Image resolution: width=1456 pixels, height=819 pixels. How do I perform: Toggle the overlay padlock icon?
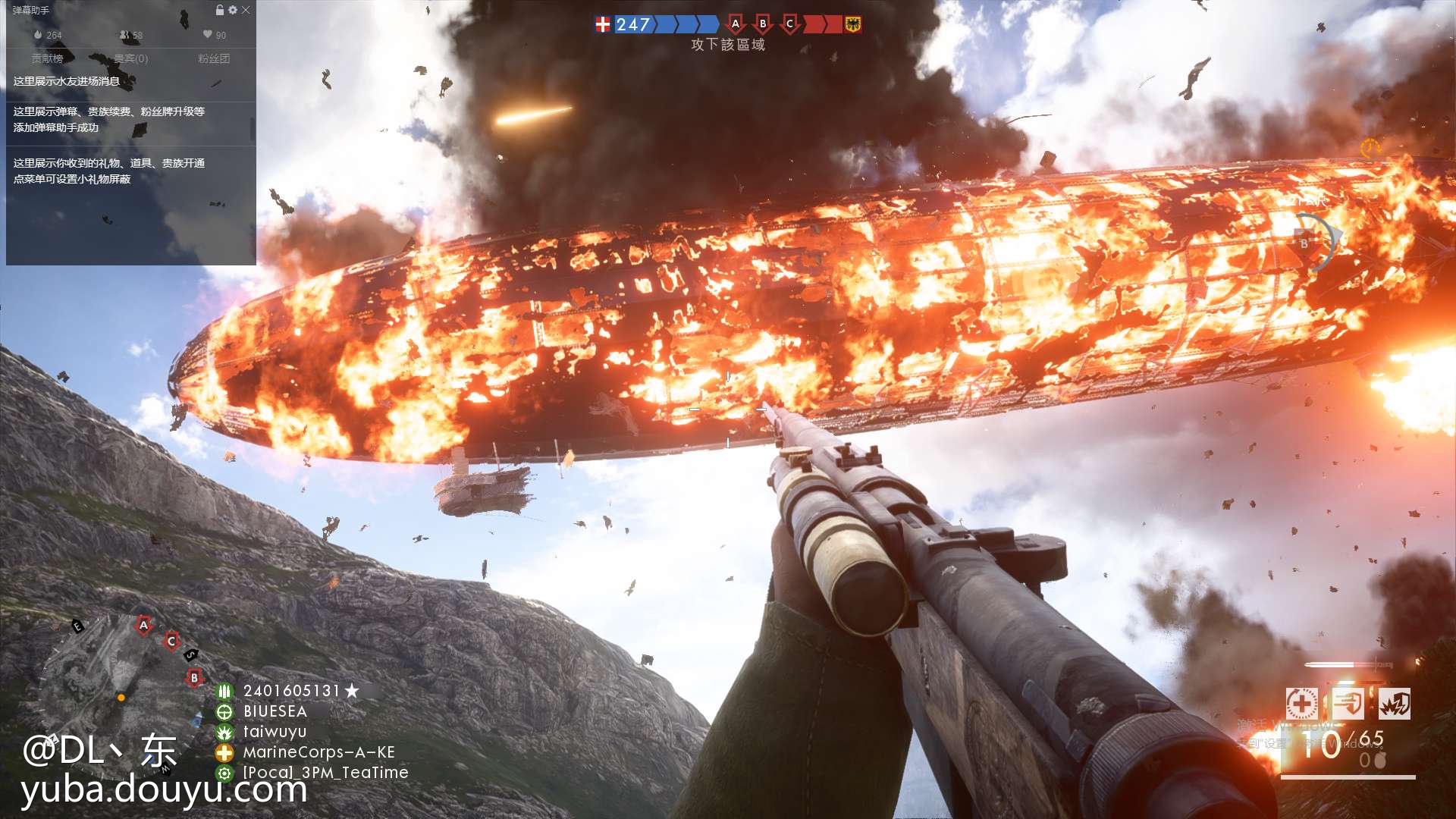(x=220, y=10)
